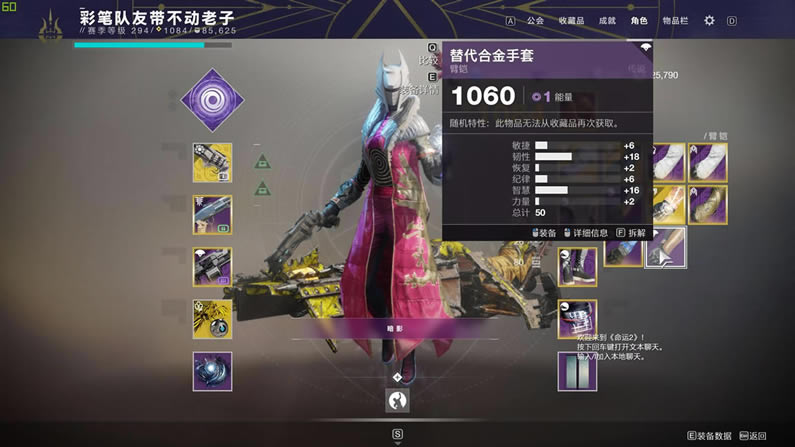Select the 角色 character tab
This screenshot has width=795, height=447.
click(x=639, y=20)
